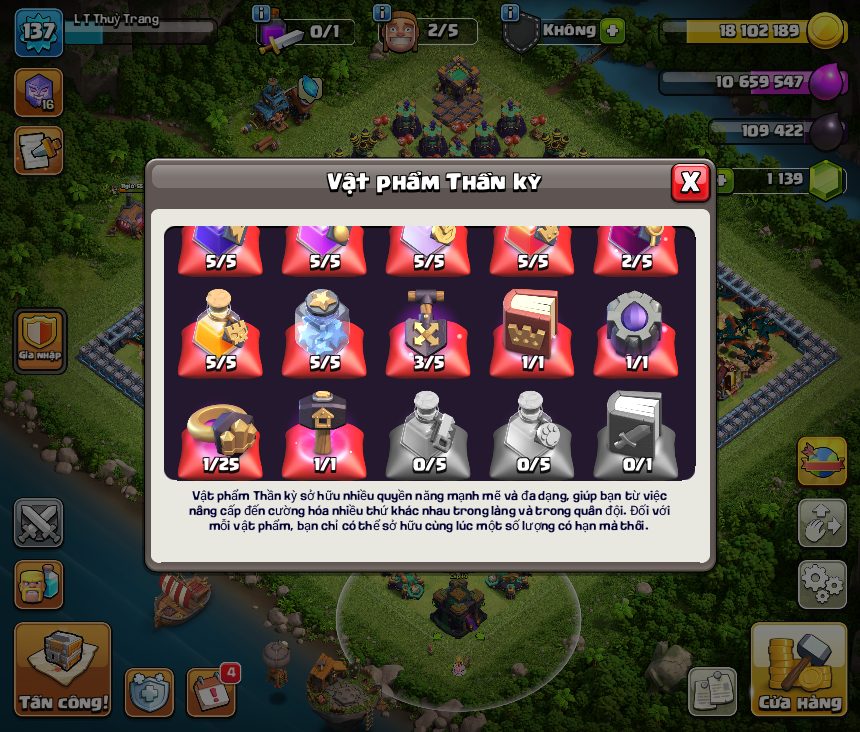Open the events calendar with 4 notifications
Screen dimensions: 860x732
(x=211, y=691)
